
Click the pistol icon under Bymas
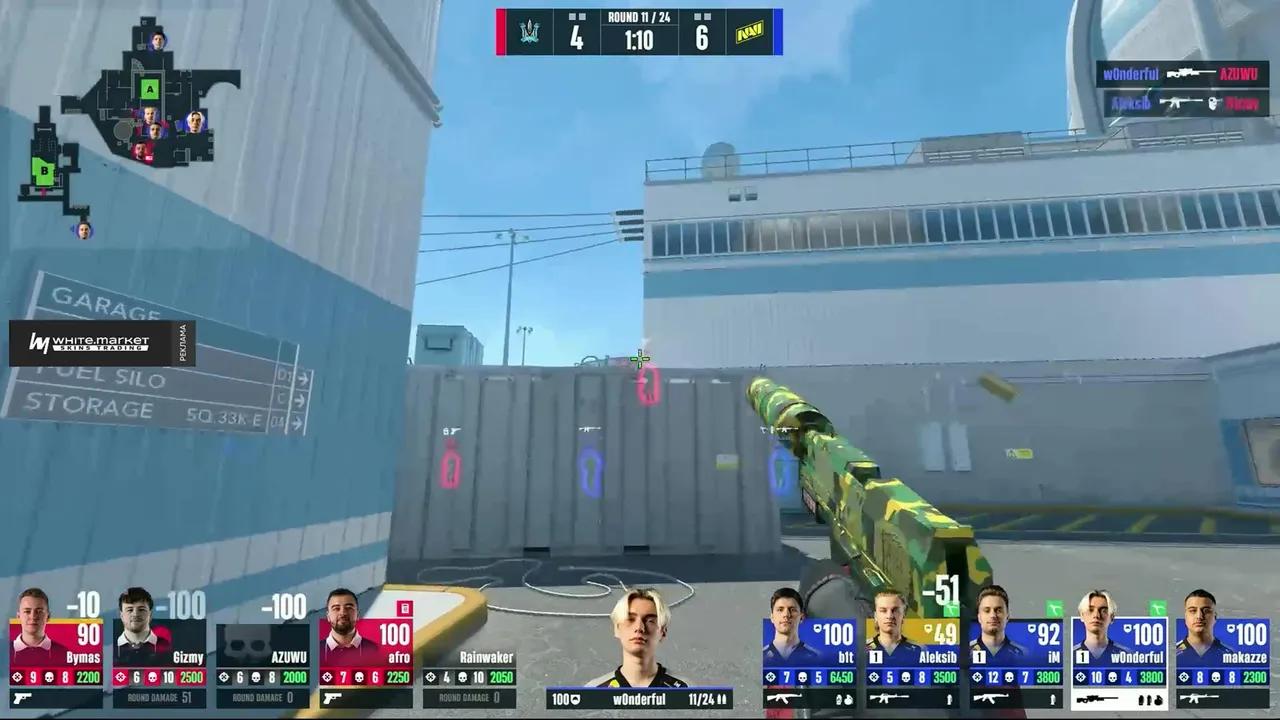(23, 698)
